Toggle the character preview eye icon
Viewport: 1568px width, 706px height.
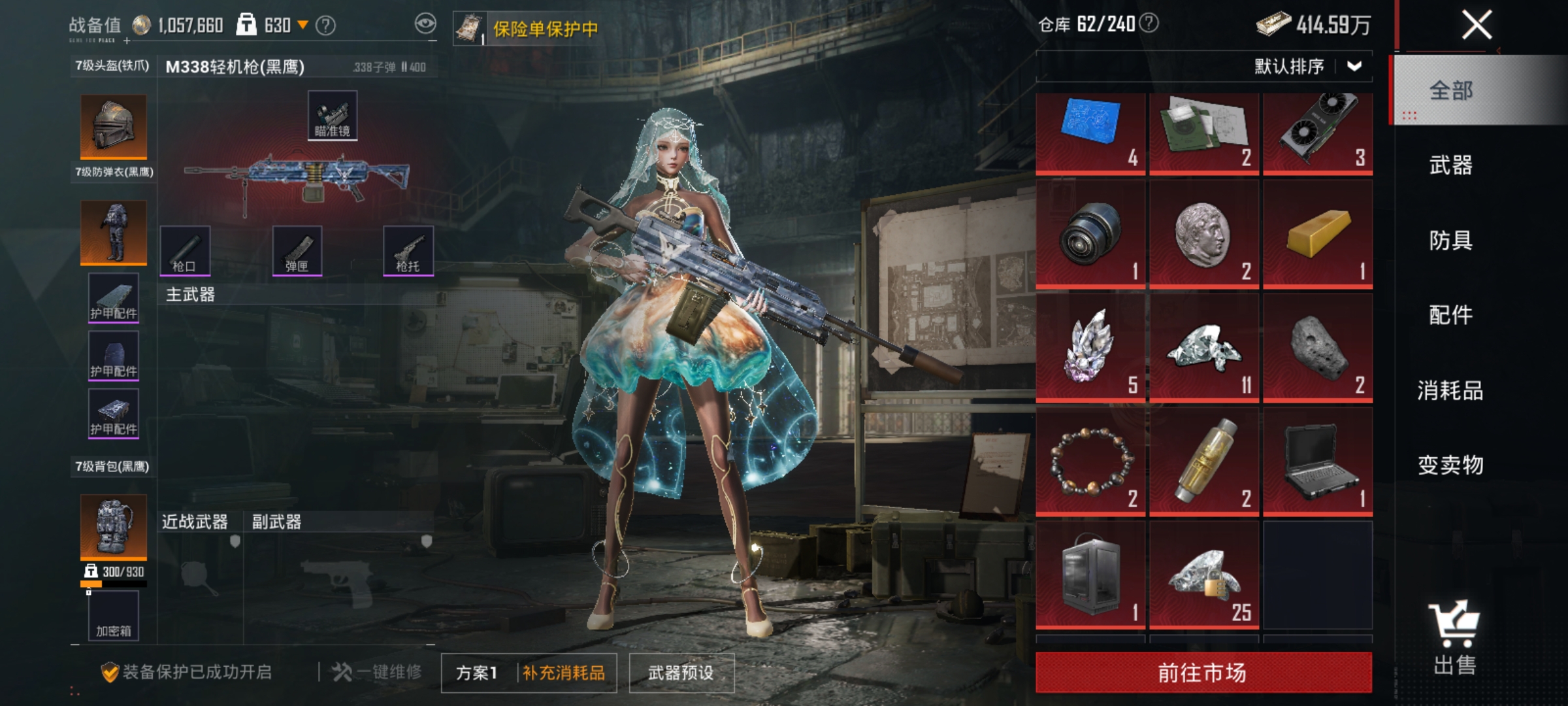426,22
